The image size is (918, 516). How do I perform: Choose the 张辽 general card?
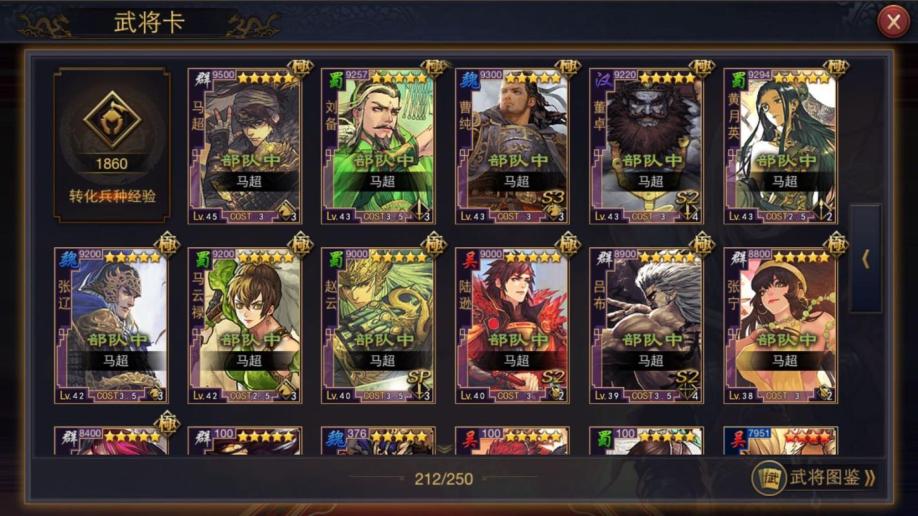(x=111, y=325)
